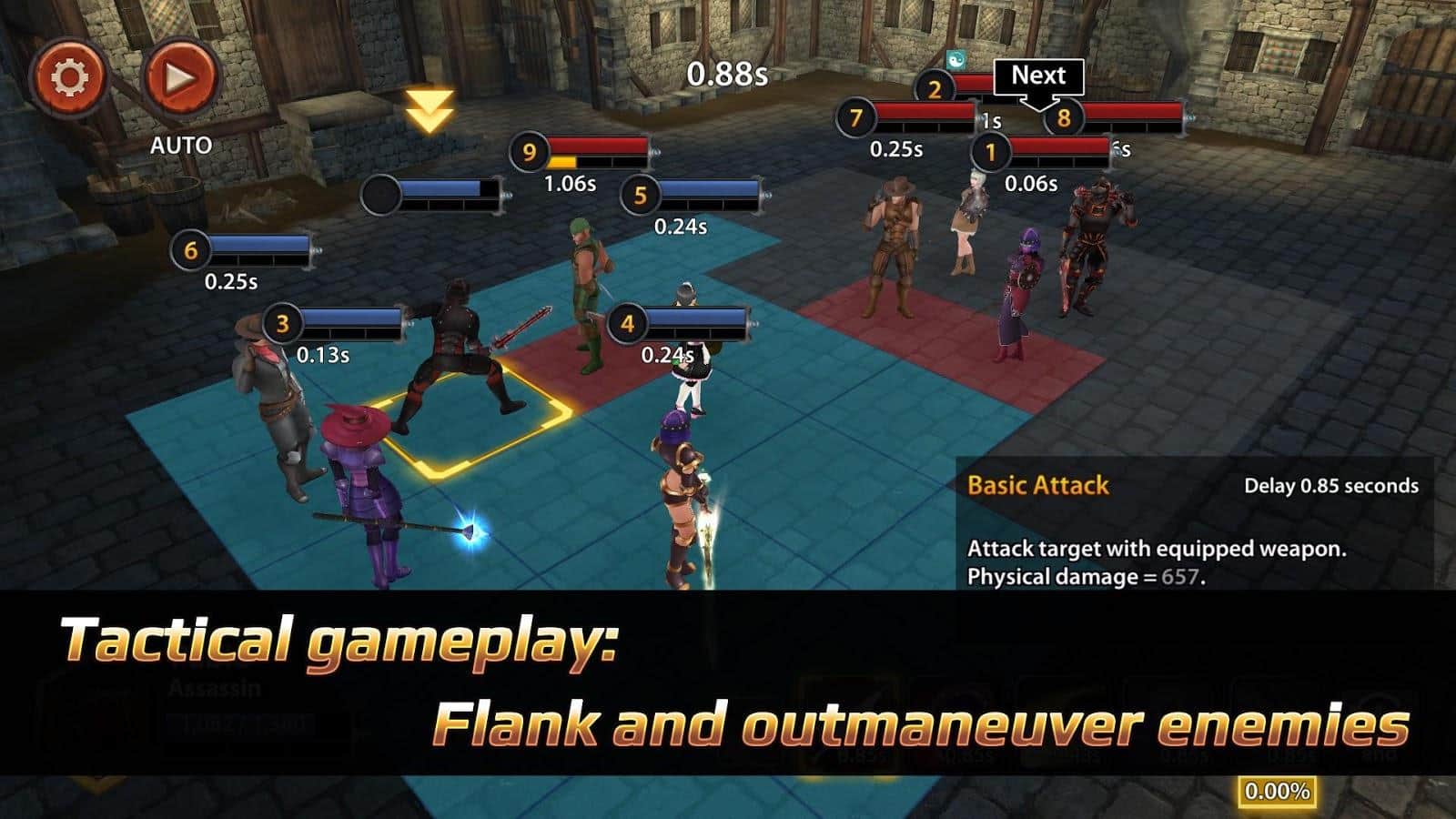Viewport: 1456px width, 819px height.
Task: Click enemy 7's number badge on turn bar
Action: coord(855,116)
